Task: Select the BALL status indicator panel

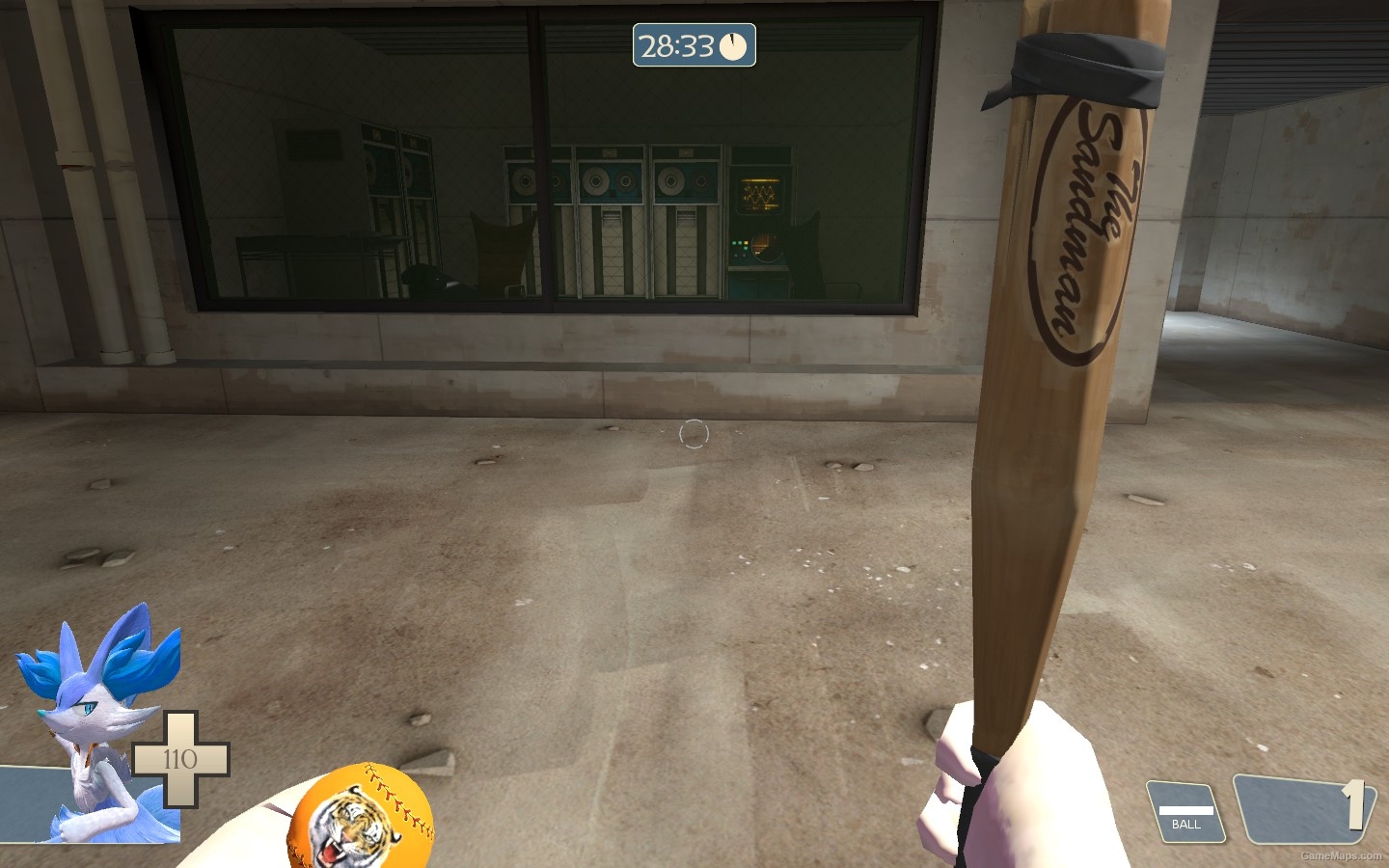Action: click(1185, 810)
